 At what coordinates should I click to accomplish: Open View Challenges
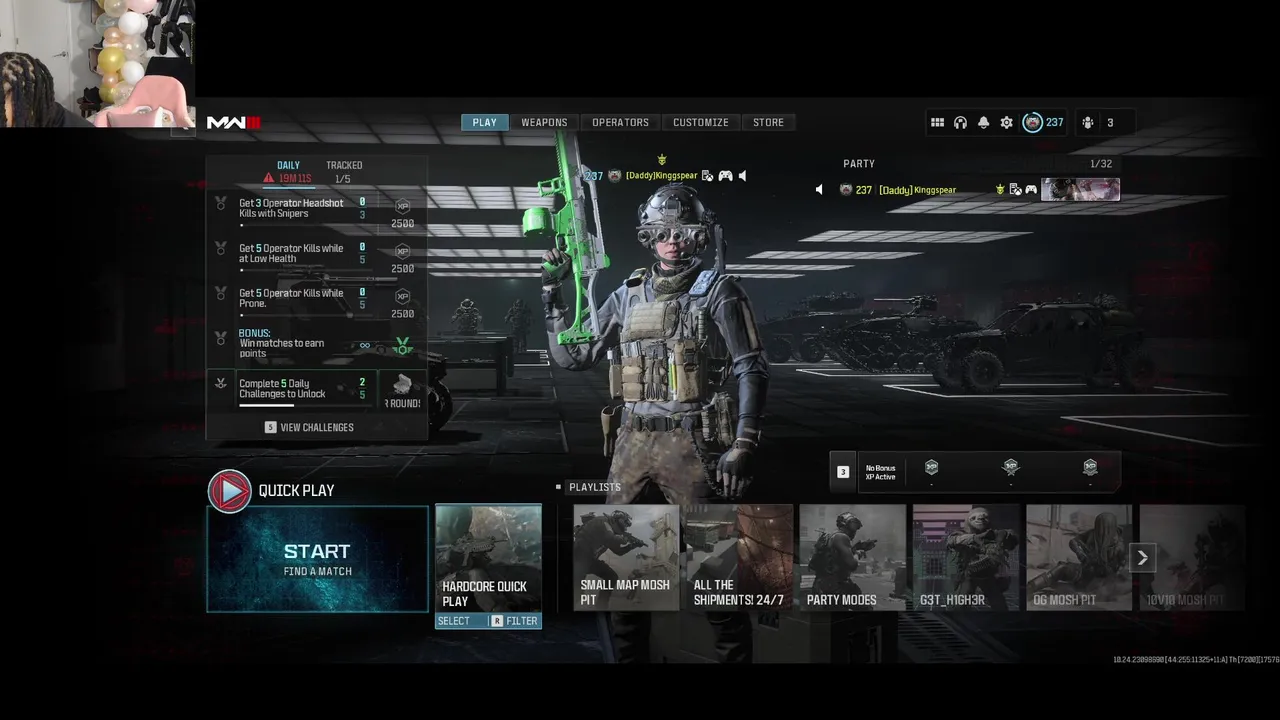309,427
